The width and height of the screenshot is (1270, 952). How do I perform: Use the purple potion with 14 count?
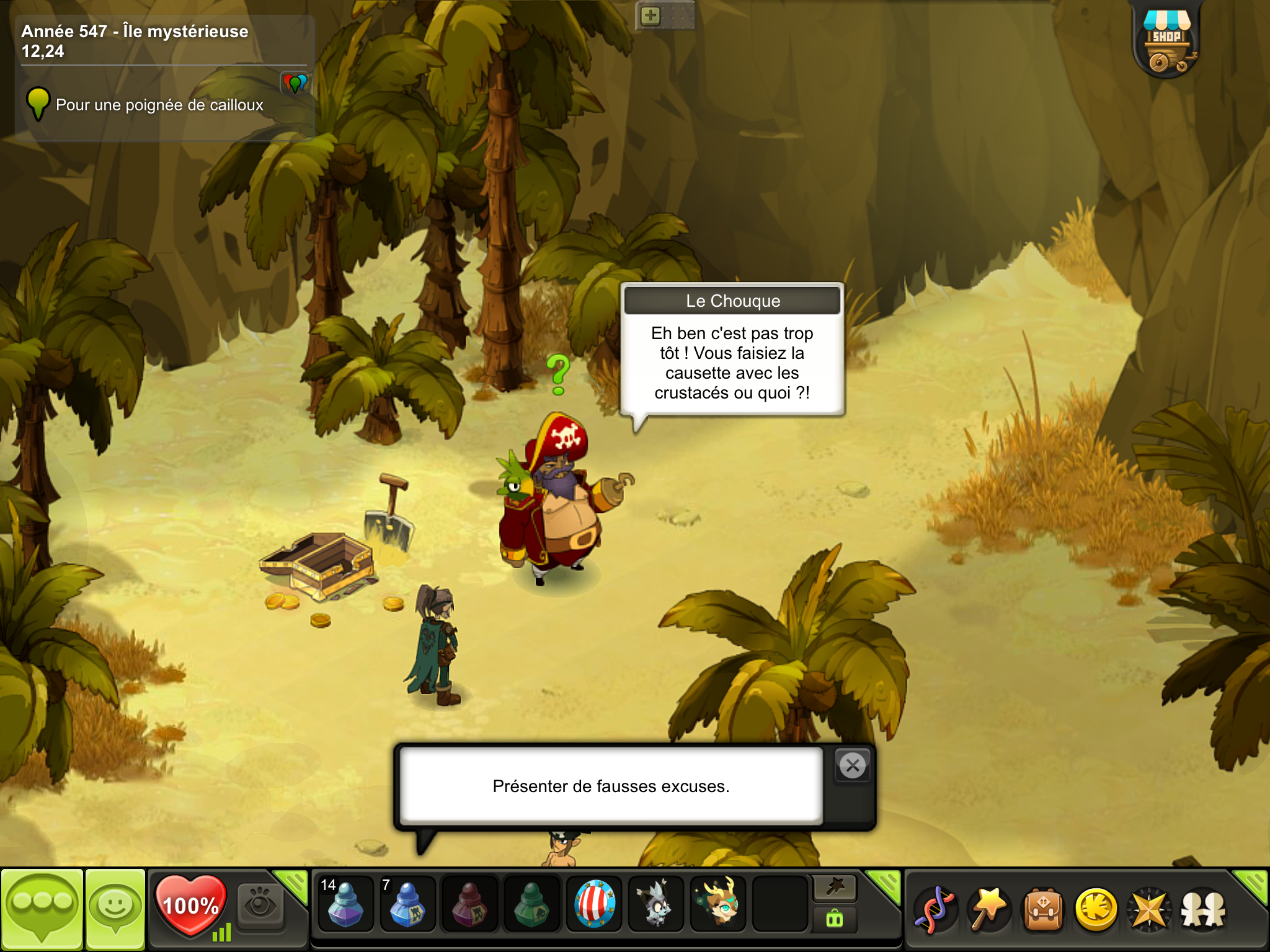[x=345, y=904]
